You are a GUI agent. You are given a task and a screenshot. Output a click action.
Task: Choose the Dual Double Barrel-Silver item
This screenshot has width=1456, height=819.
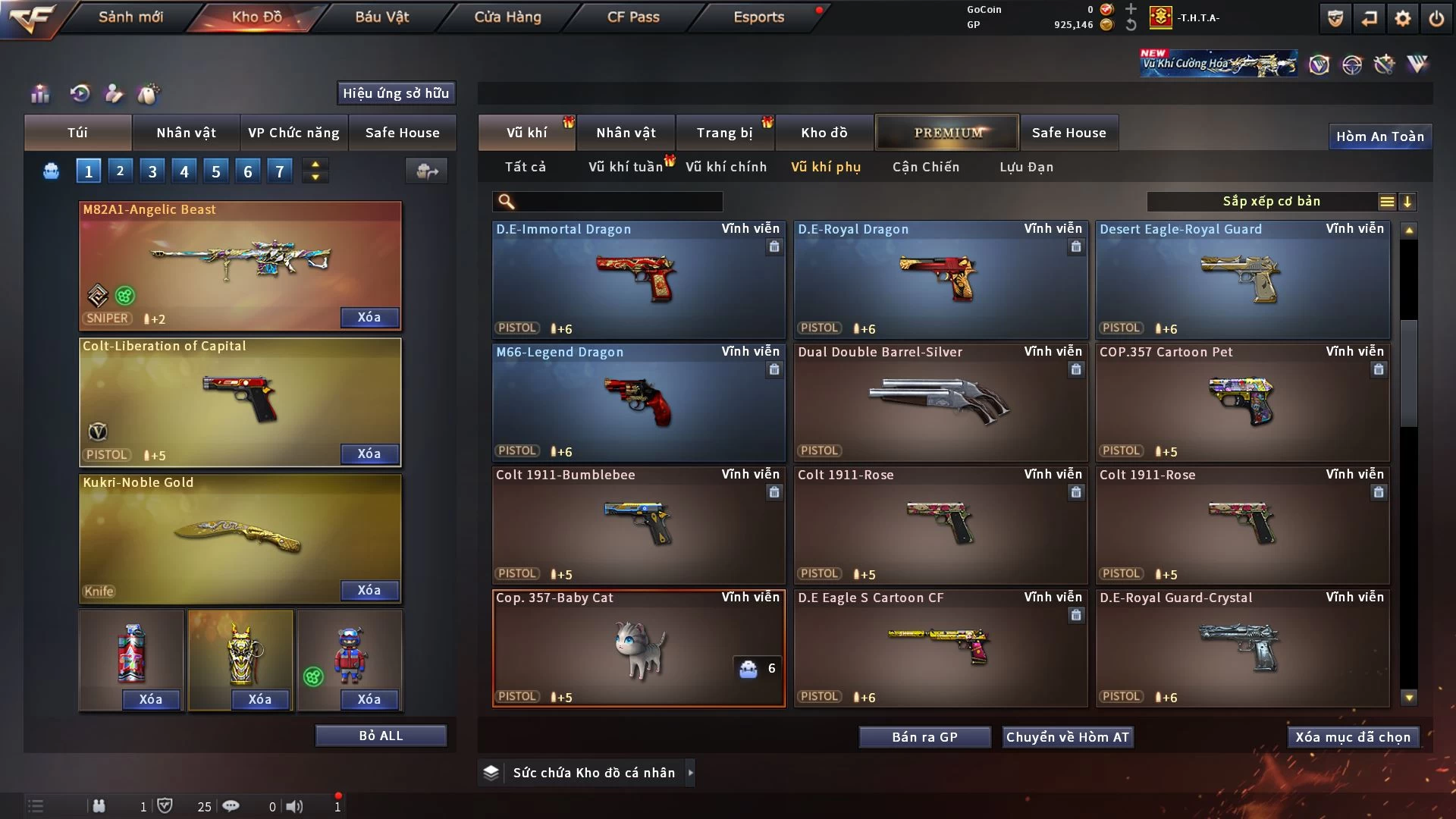[940, 402]
